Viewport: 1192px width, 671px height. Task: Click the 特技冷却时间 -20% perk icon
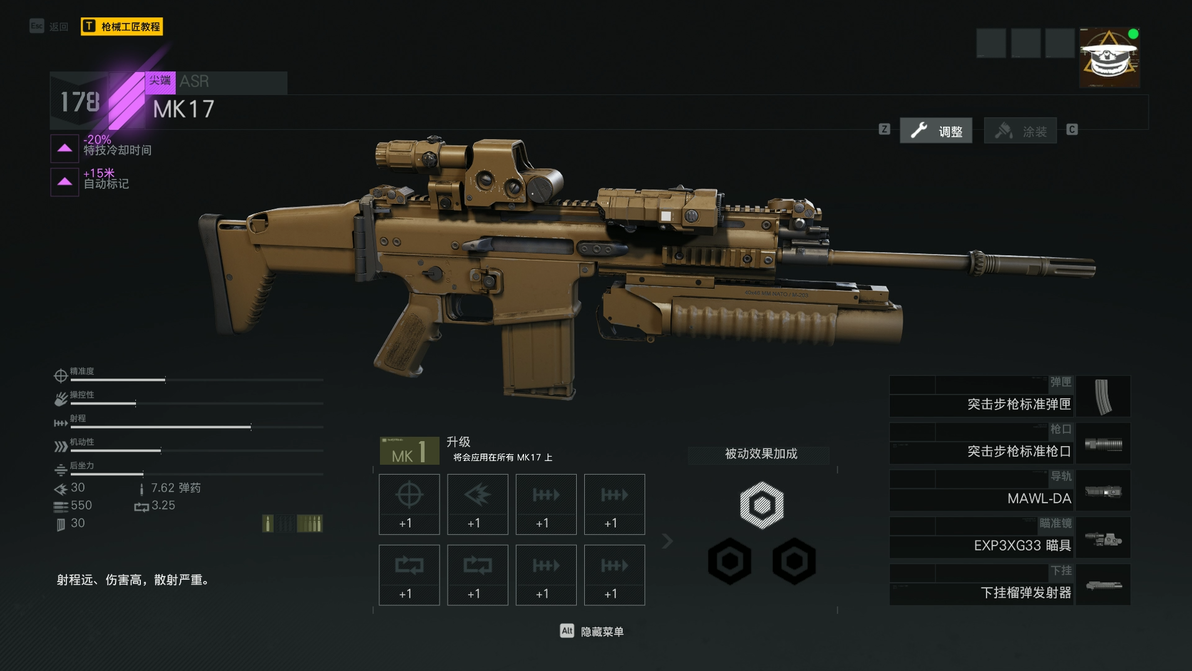pyautogui.click(x=65, y=148)
